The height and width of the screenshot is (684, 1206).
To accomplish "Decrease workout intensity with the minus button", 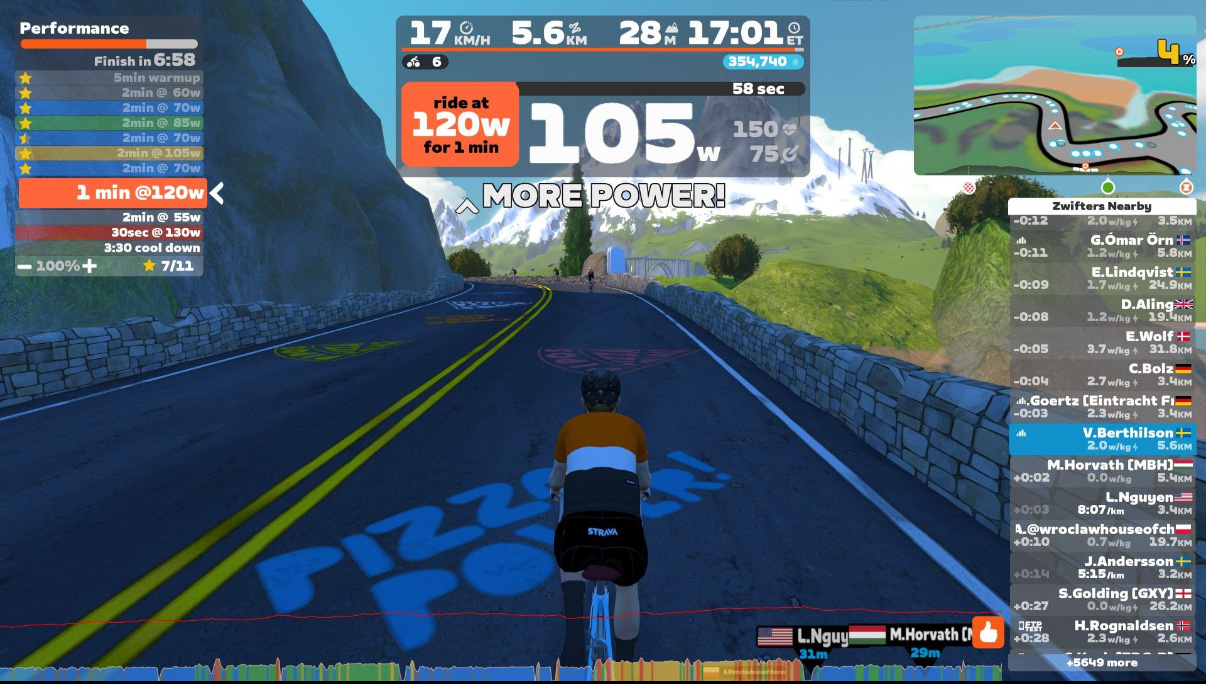I will [x=23, y=266].
